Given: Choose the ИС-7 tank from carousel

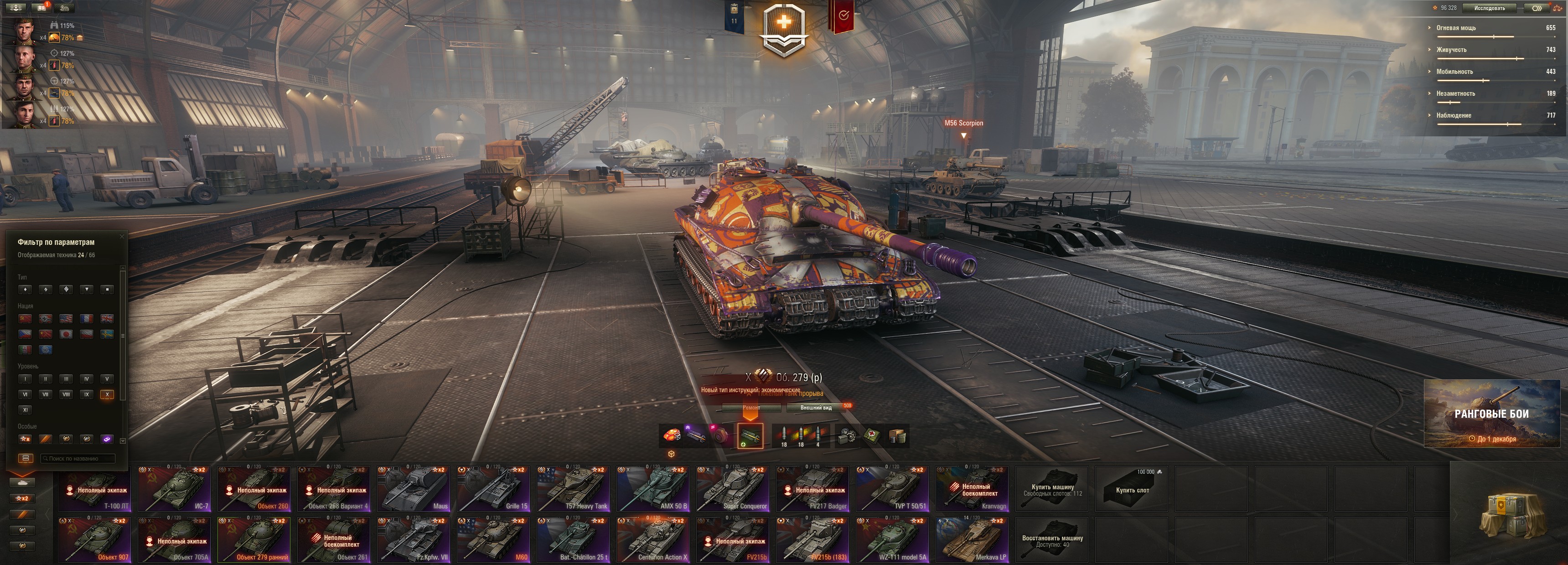Looking at the screenshot, I should (174, 488).
